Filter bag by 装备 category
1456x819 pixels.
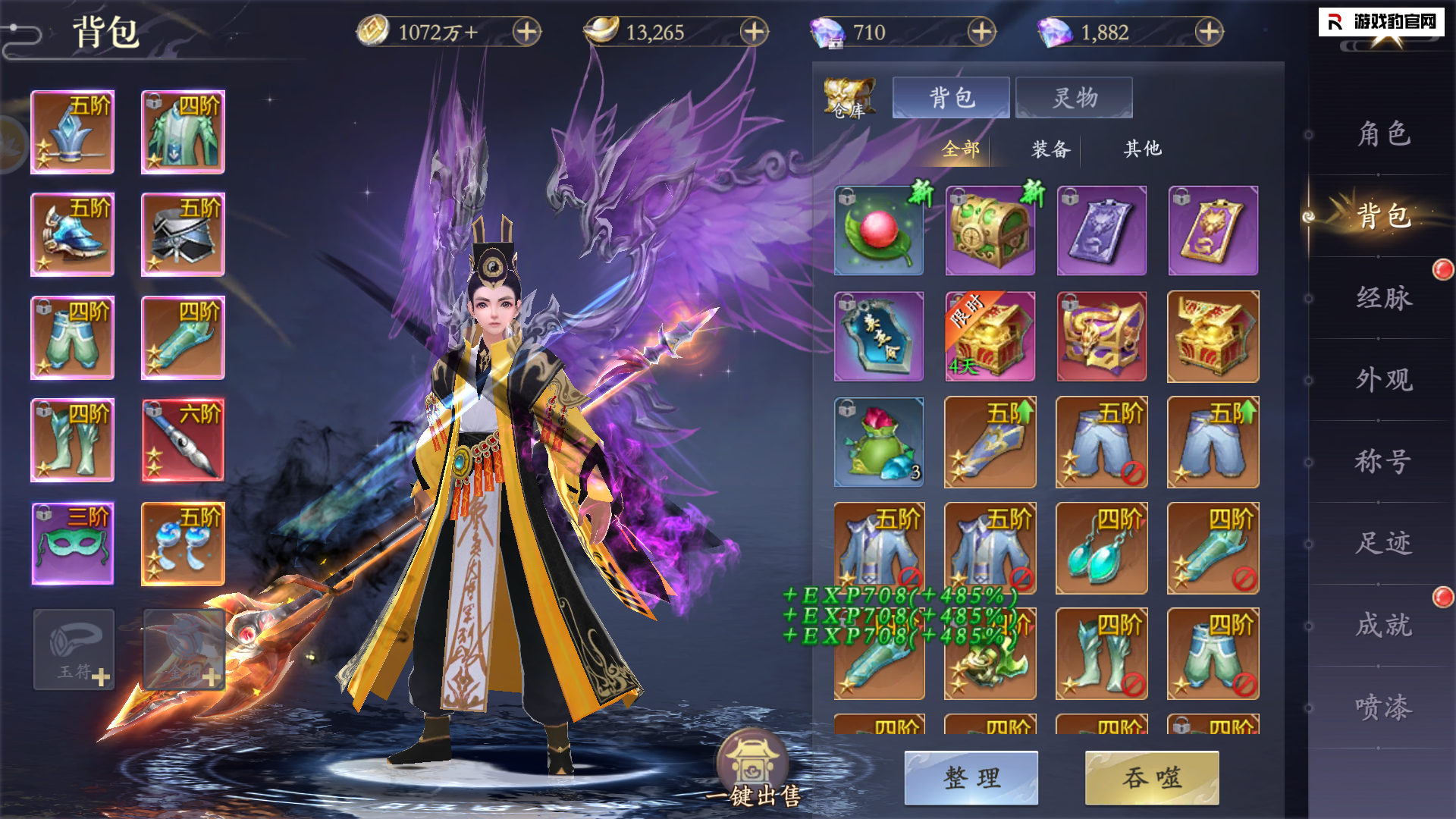[1050, 149]
